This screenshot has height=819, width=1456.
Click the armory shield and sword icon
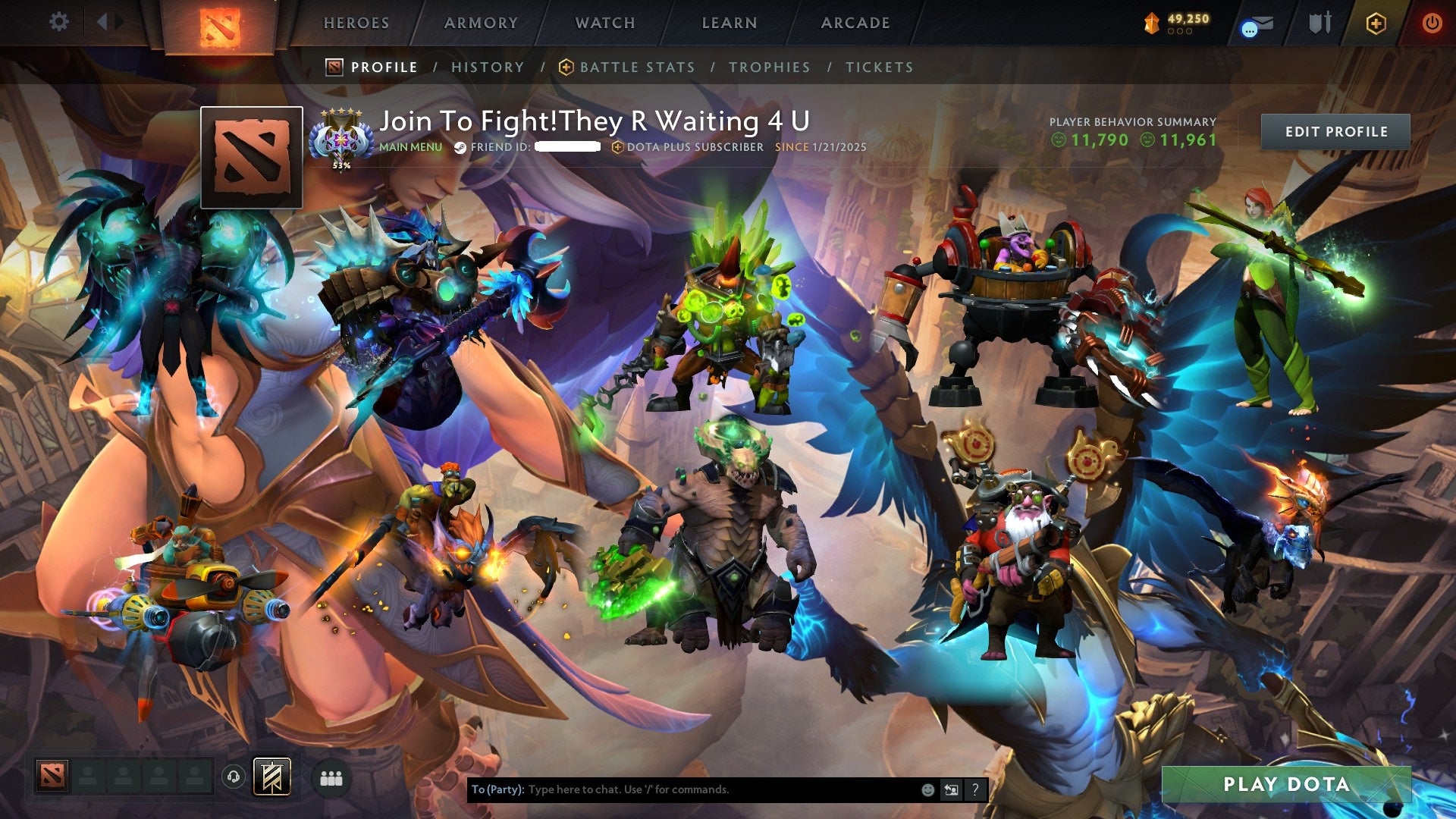click(1319, 23)
